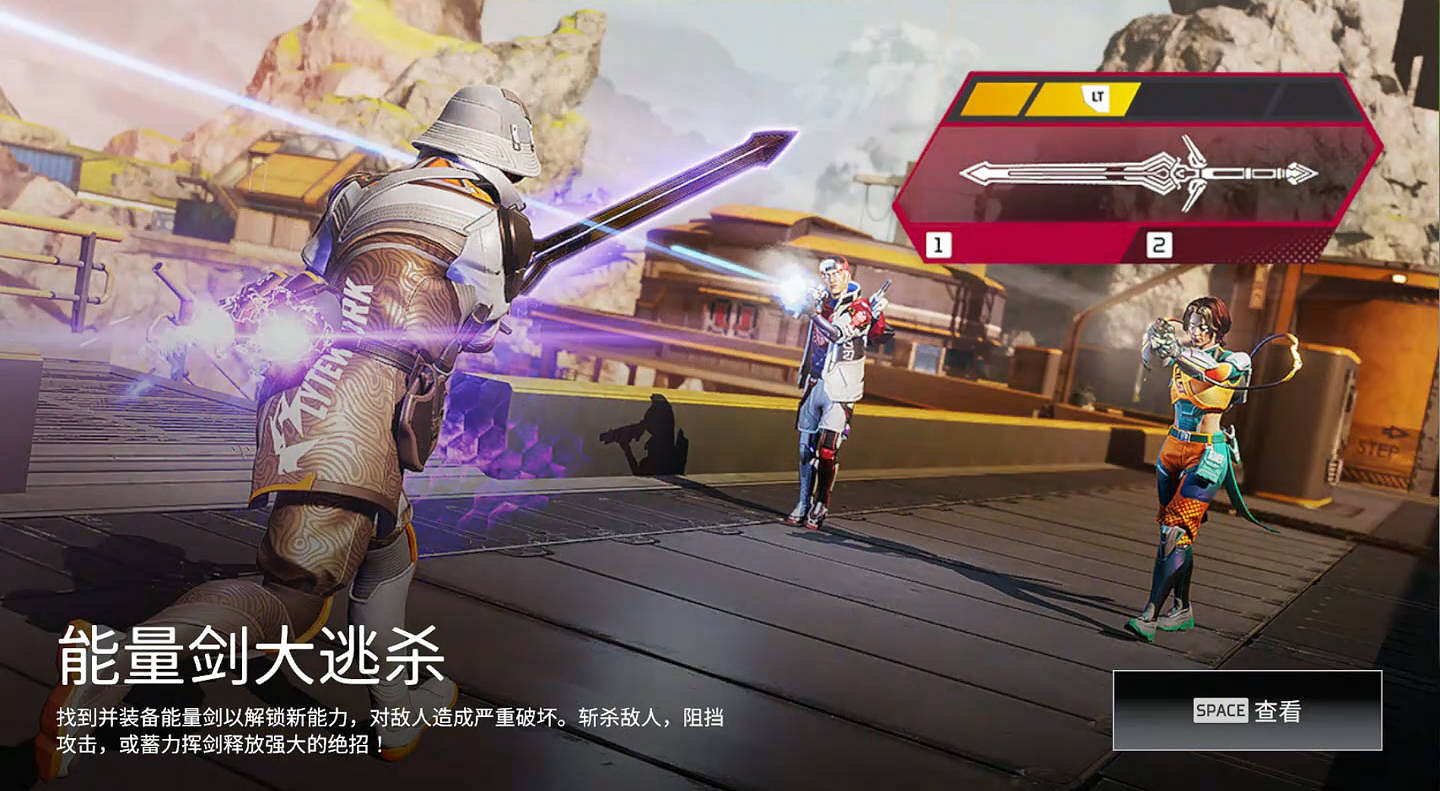The width and height of the screenshot is (1440, 791).
Task: Click the arrow-shaped pommel of the sword graphic
Action: (x=1300, y=173)
